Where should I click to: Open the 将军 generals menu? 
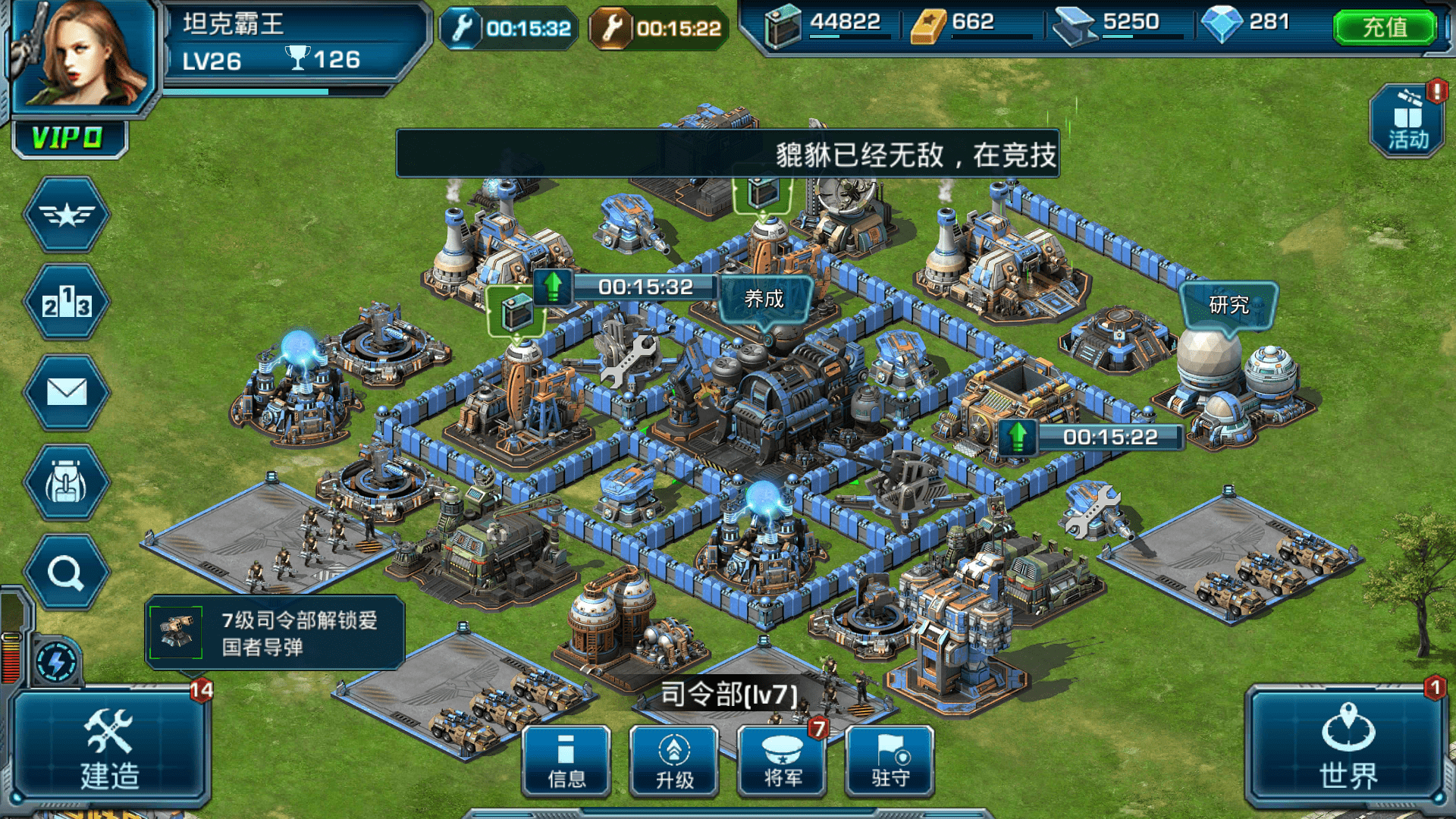click(x=782, y=761)
